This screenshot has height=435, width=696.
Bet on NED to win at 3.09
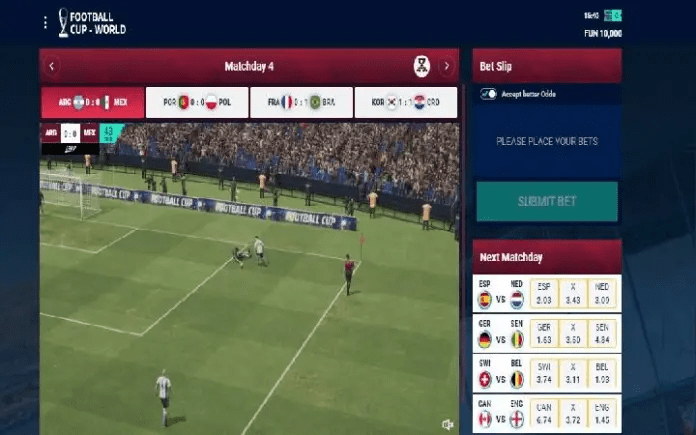[601, 294]
